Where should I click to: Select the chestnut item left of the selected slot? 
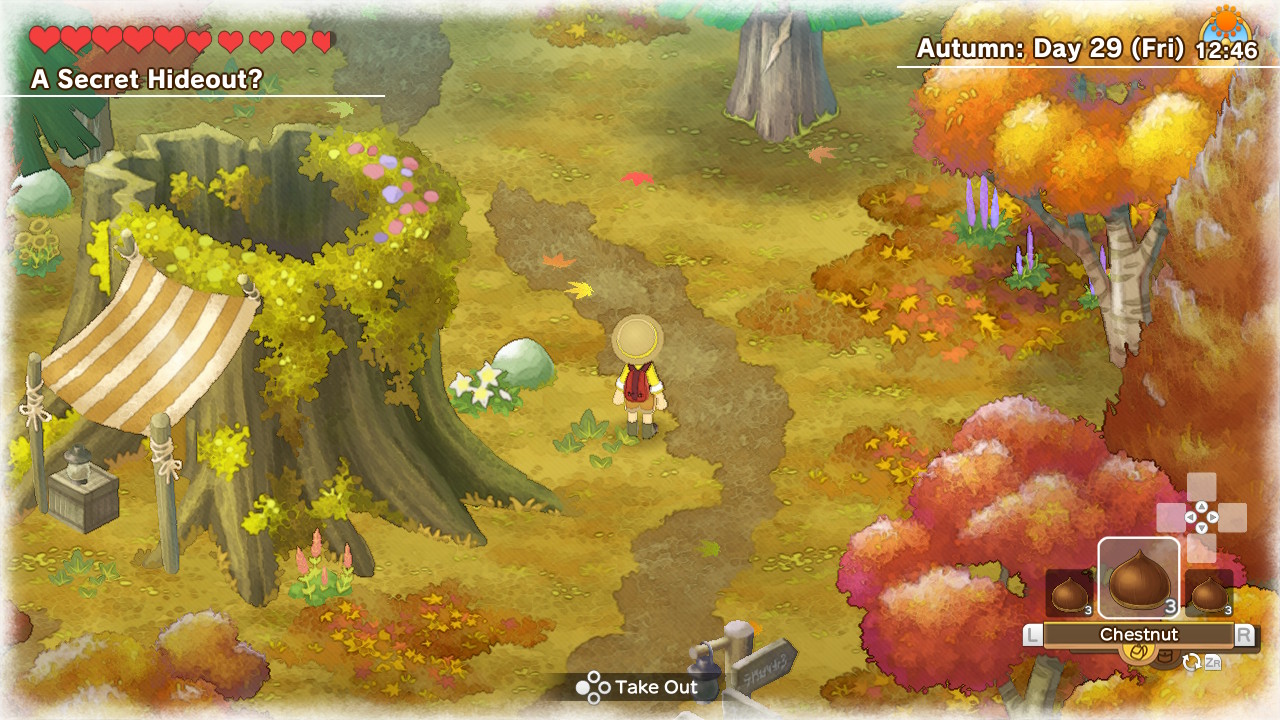pos(1068,592)
